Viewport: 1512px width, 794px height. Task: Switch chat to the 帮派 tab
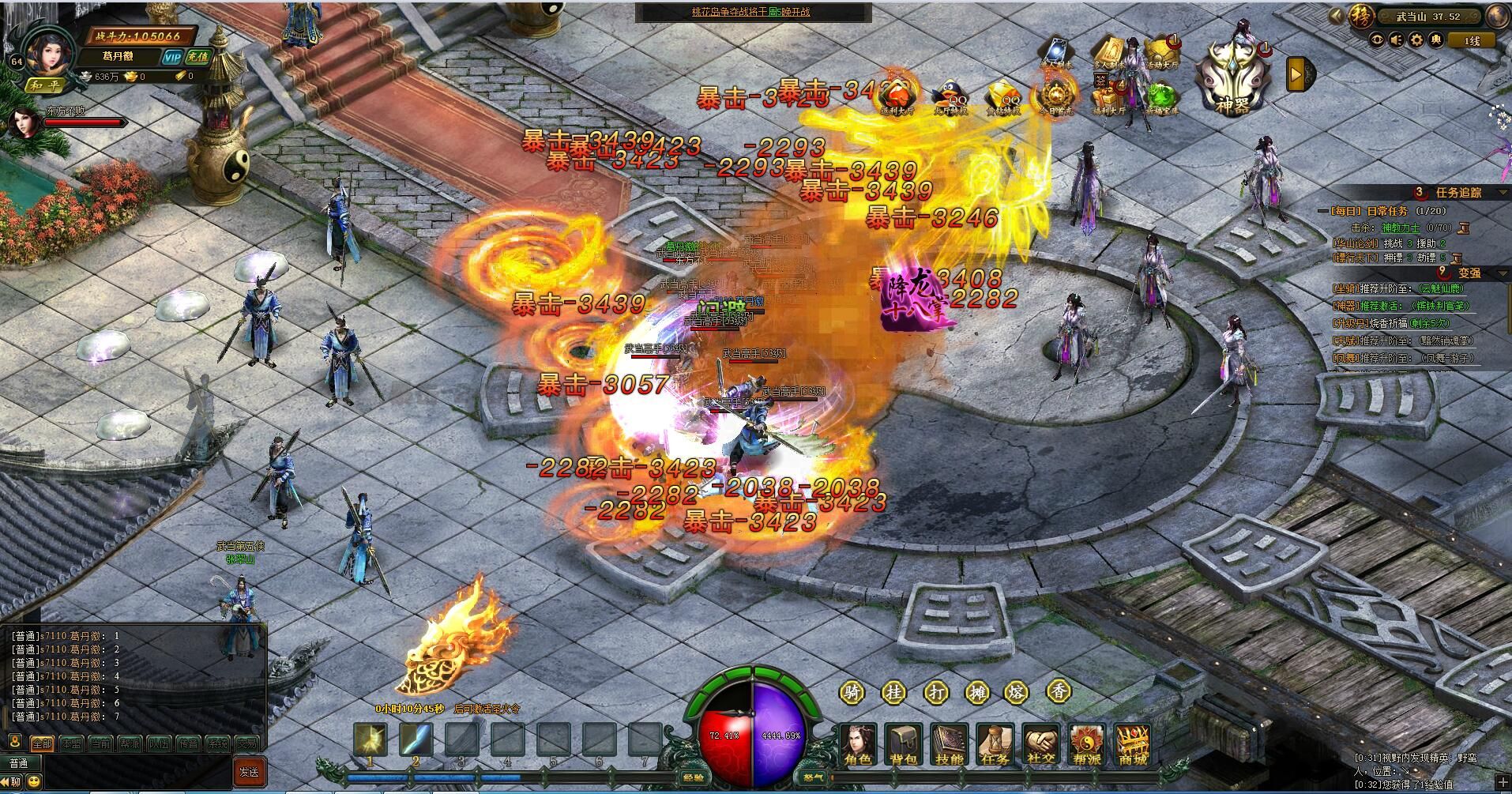(129, 743)
